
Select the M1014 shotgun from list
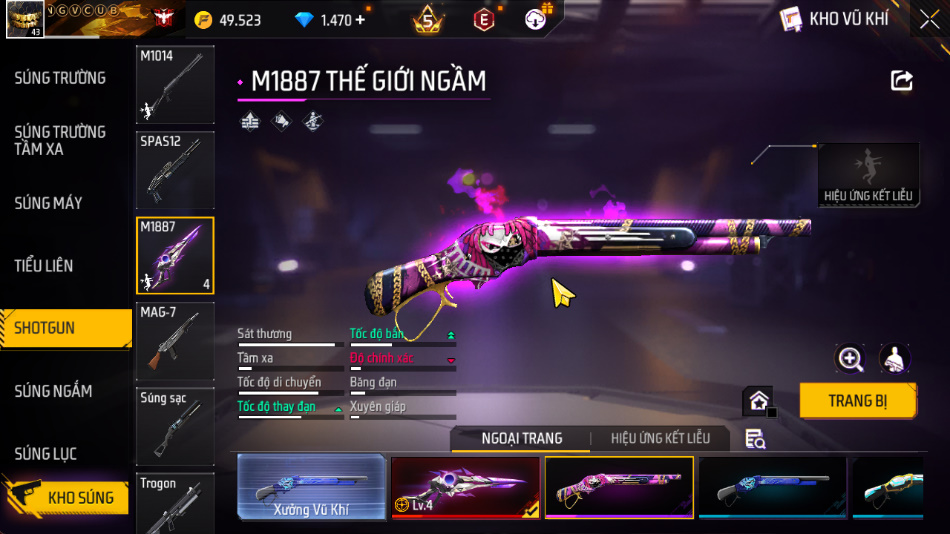coord(175,84)
